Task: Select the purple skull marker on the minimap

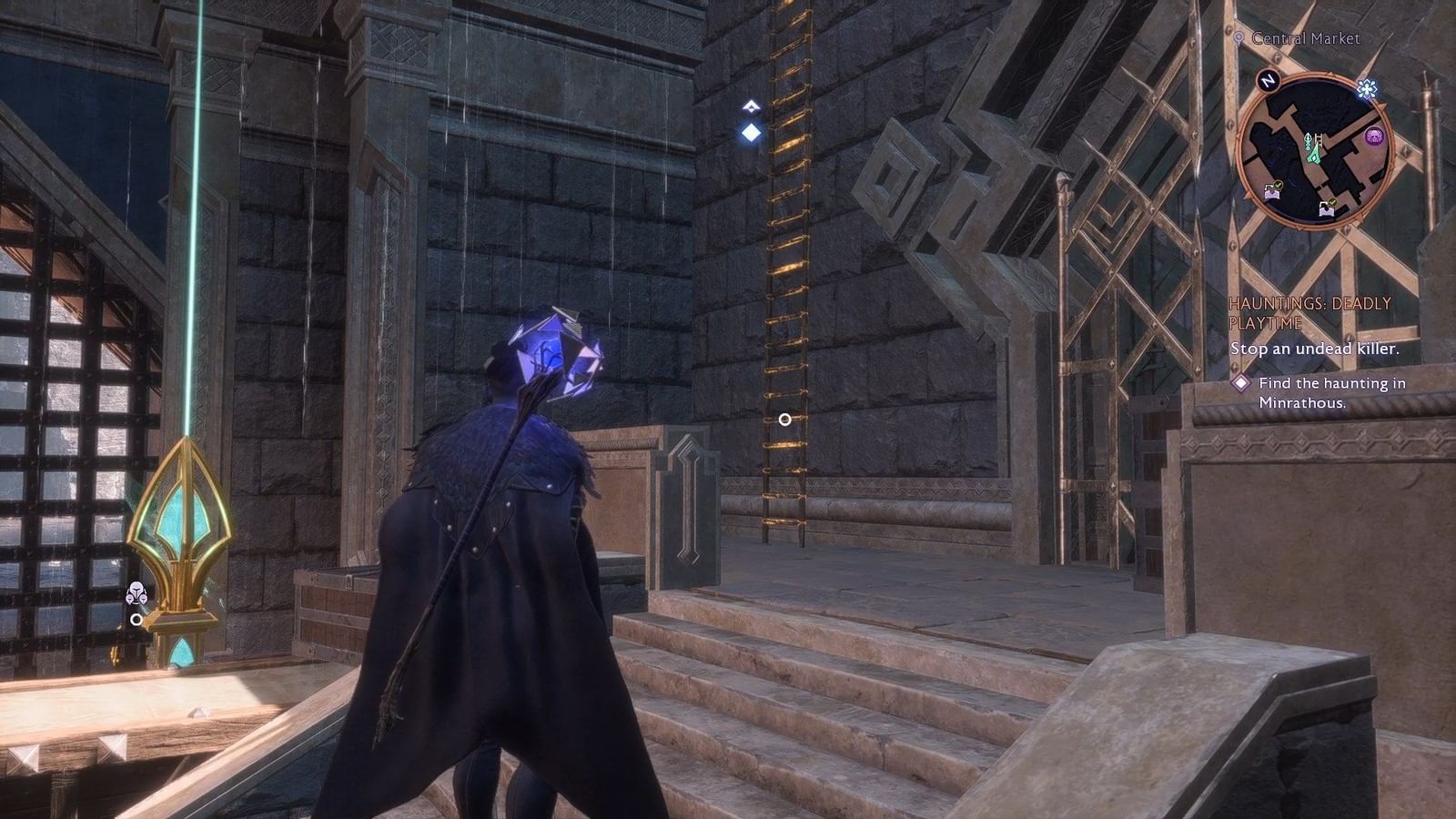Action: [1374, 136]
